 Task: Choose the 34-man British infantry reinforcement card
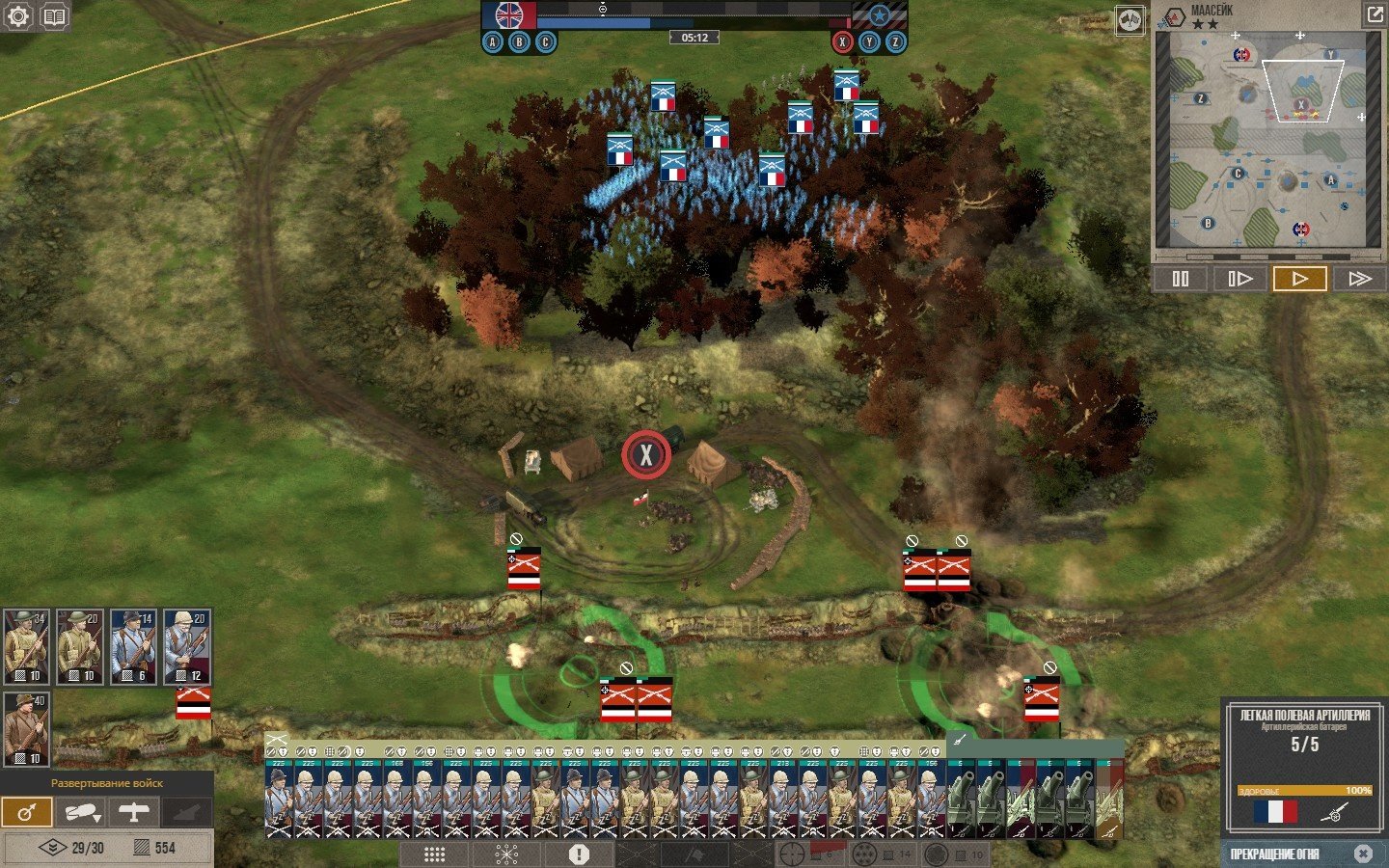(x=26, y=646)
